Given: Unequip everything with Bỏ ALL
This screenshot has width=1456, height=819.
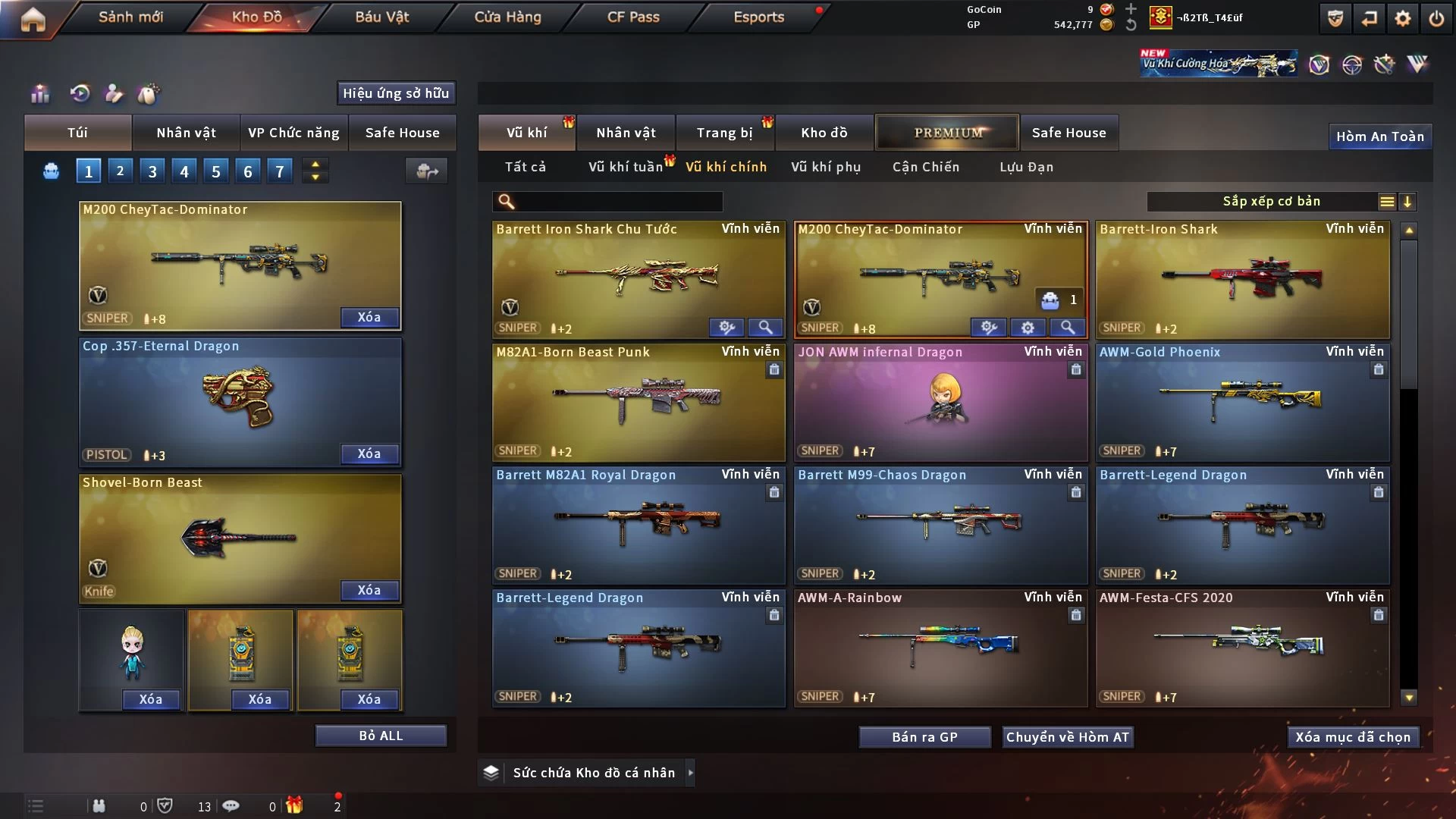Looking at the screenshot, I should coord(381,736).
